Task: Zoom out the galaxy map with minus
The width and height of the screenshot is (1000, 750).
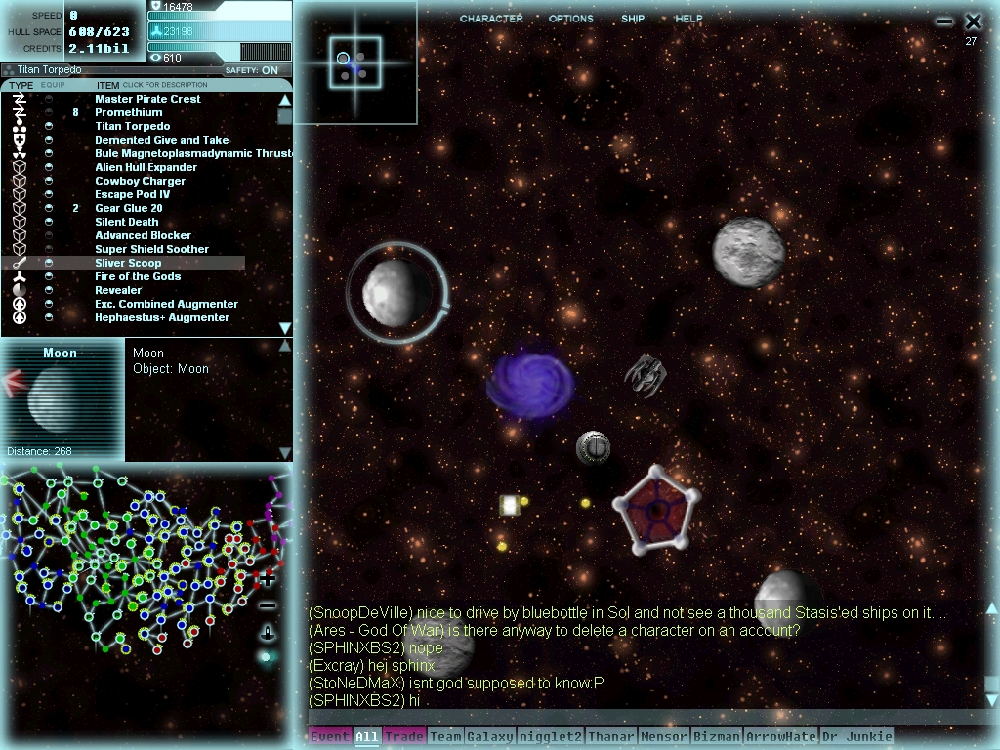Action: click(268, 605)
